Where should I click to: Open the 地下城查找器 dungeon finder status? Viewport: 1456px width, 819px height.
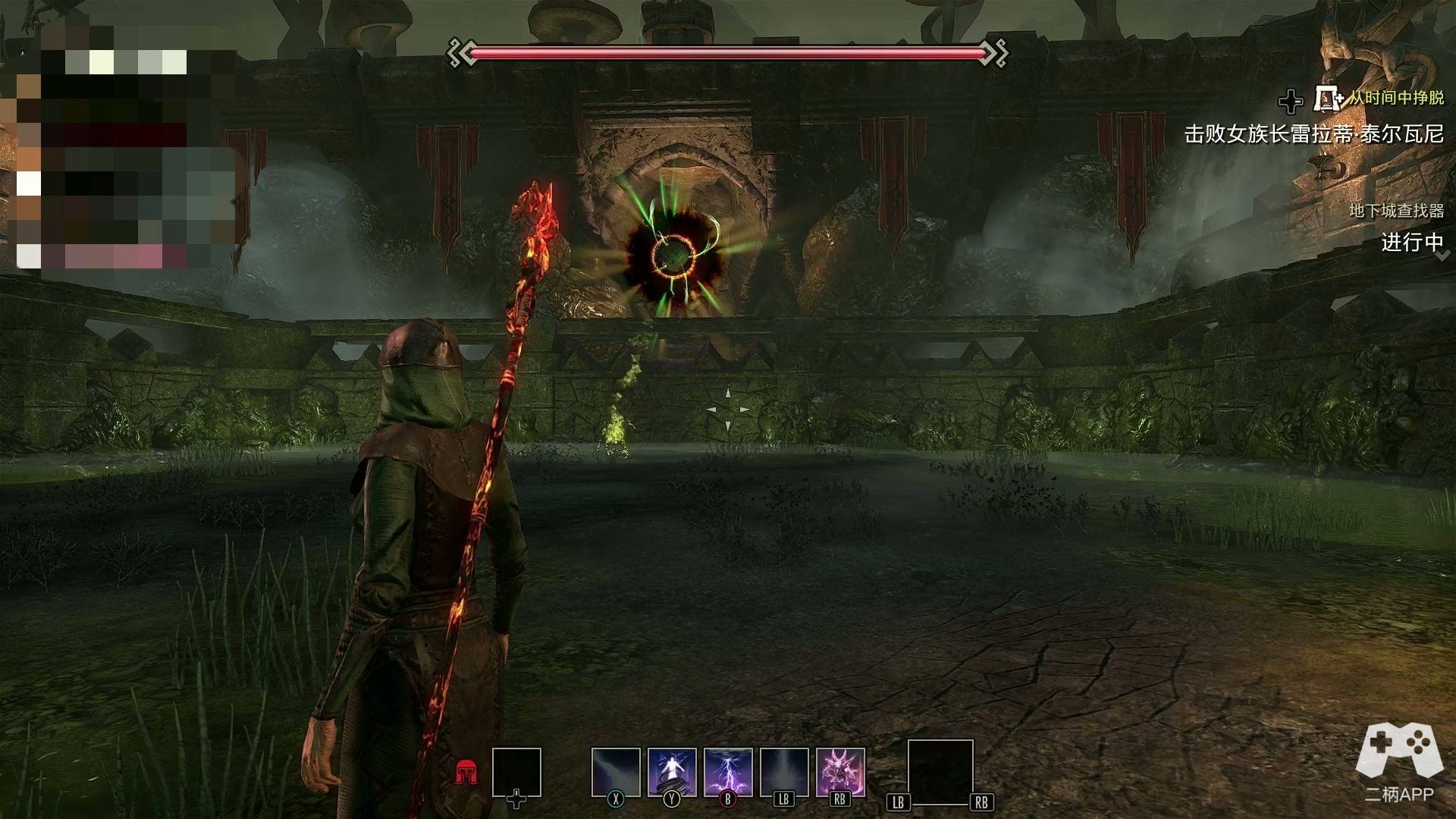point(1396,211)
